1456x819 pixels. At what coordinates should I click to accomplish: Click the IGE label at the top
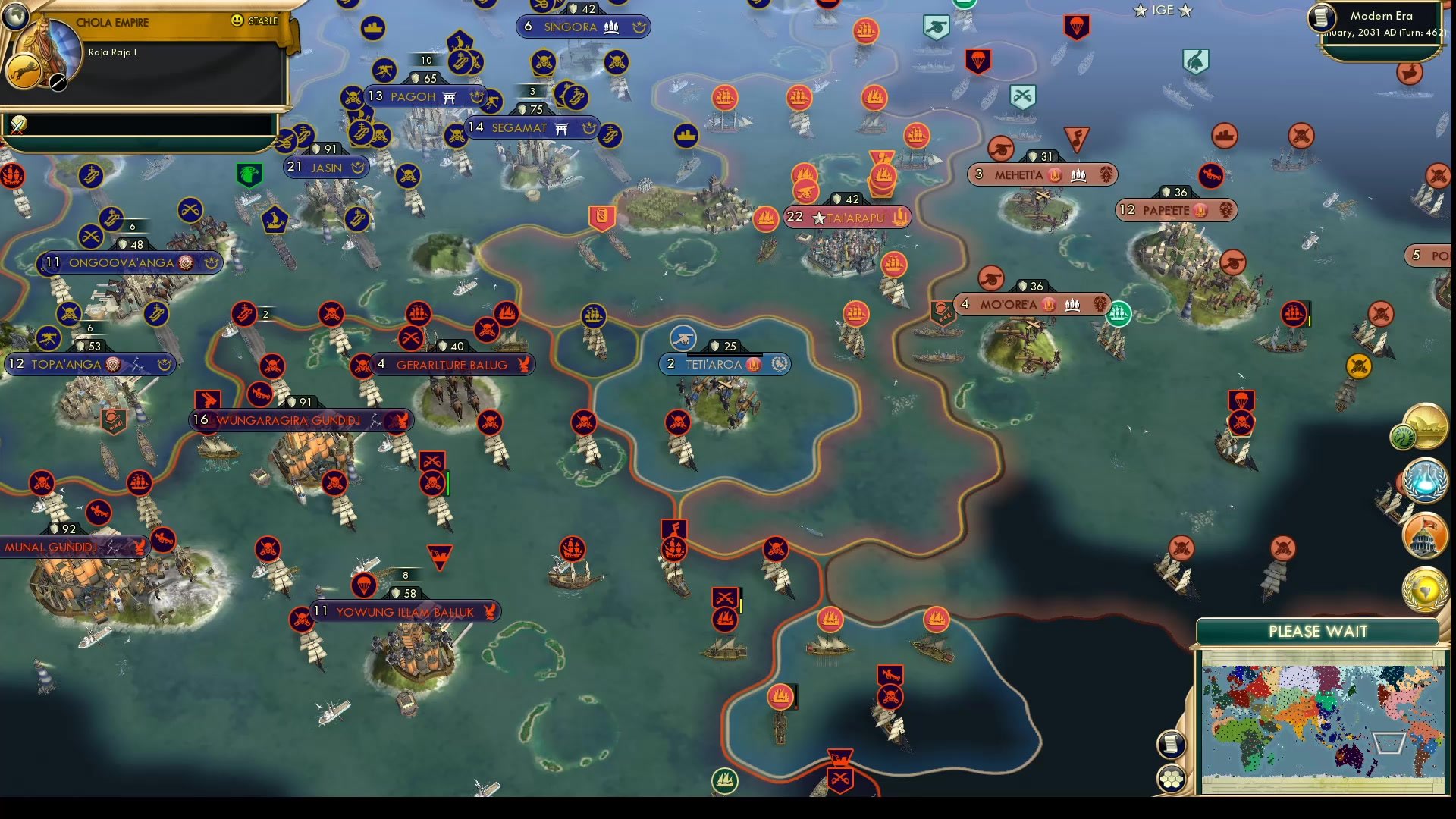click(x=1162, y=11)
